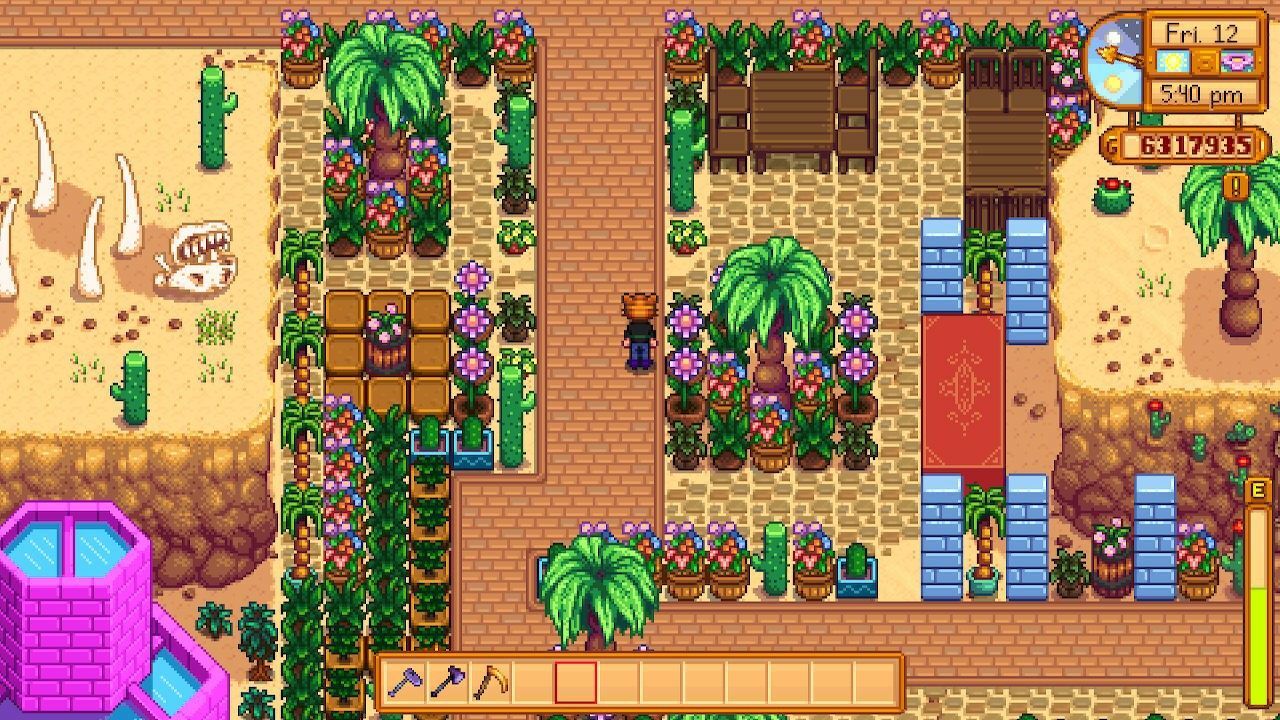
Task: Click the sunny weather icon on the clock HUD
Action: pyautogui.click(x=1172, y=61)
